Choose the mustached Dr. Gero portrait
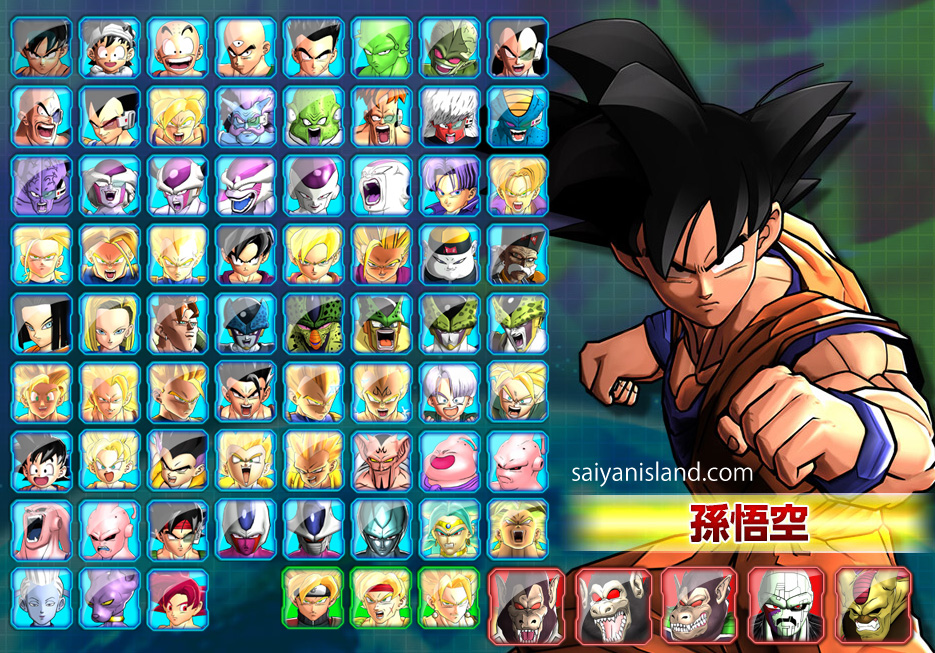935x653 pixels. tap(517, 255)
